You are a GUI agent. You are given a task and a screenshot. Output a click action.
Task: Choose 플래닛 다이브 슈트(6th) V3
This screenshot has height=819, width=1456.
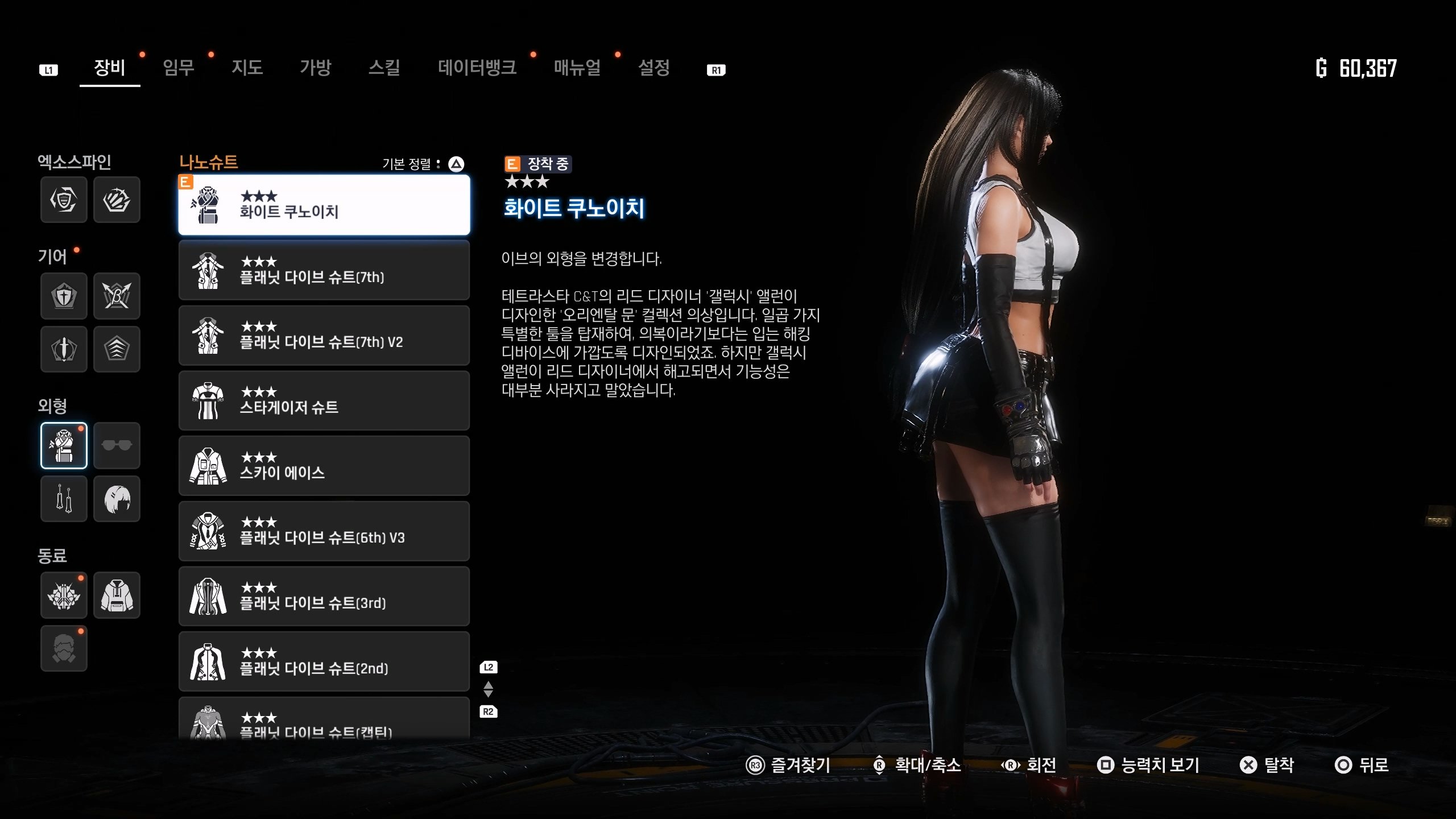pyautogui.click(x=324, y=531)
